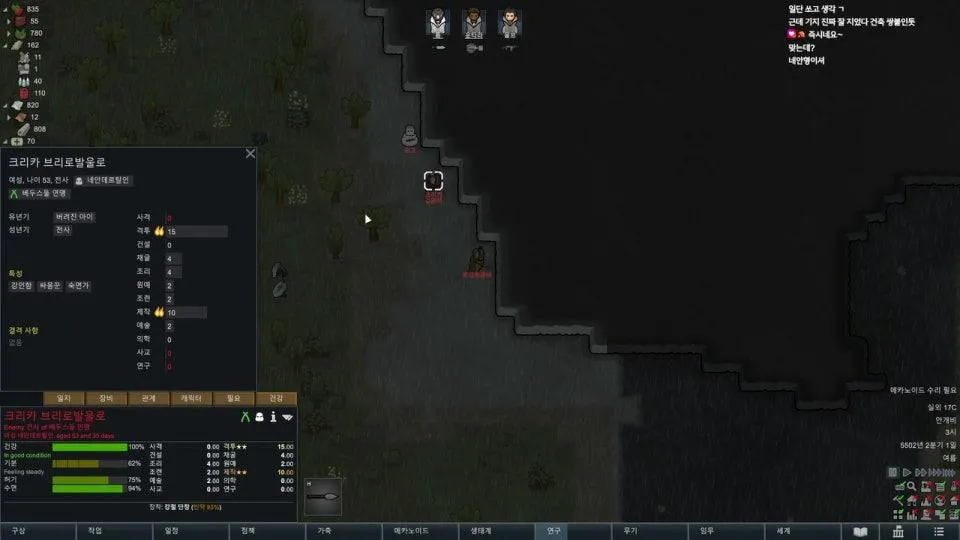Open the 일지 (Log) tab
The width and height of the screenshot is (960, 540).
click(x=64, y=398)
